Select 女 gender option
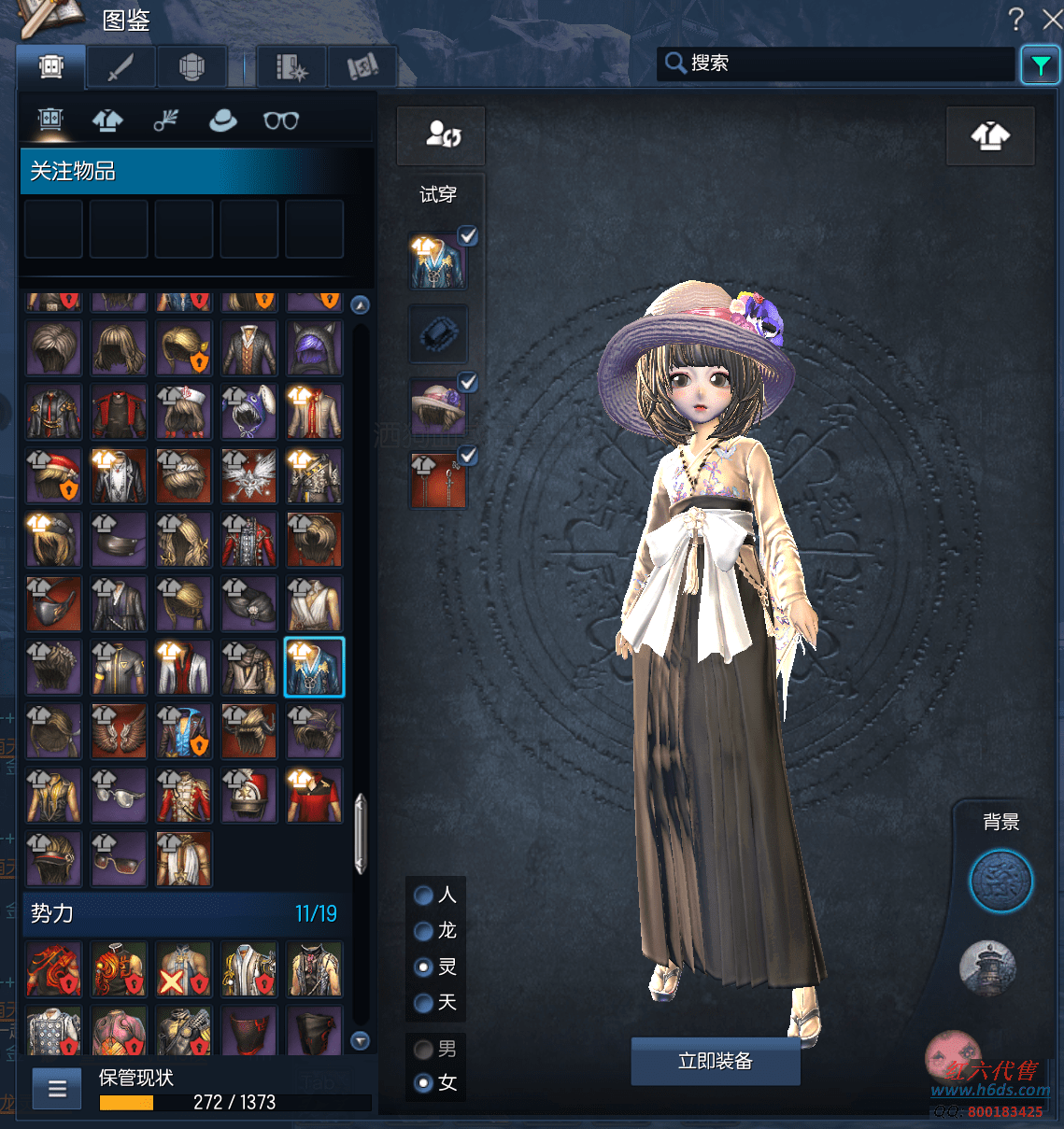1064x1129 pixels. coord(424,1083)
